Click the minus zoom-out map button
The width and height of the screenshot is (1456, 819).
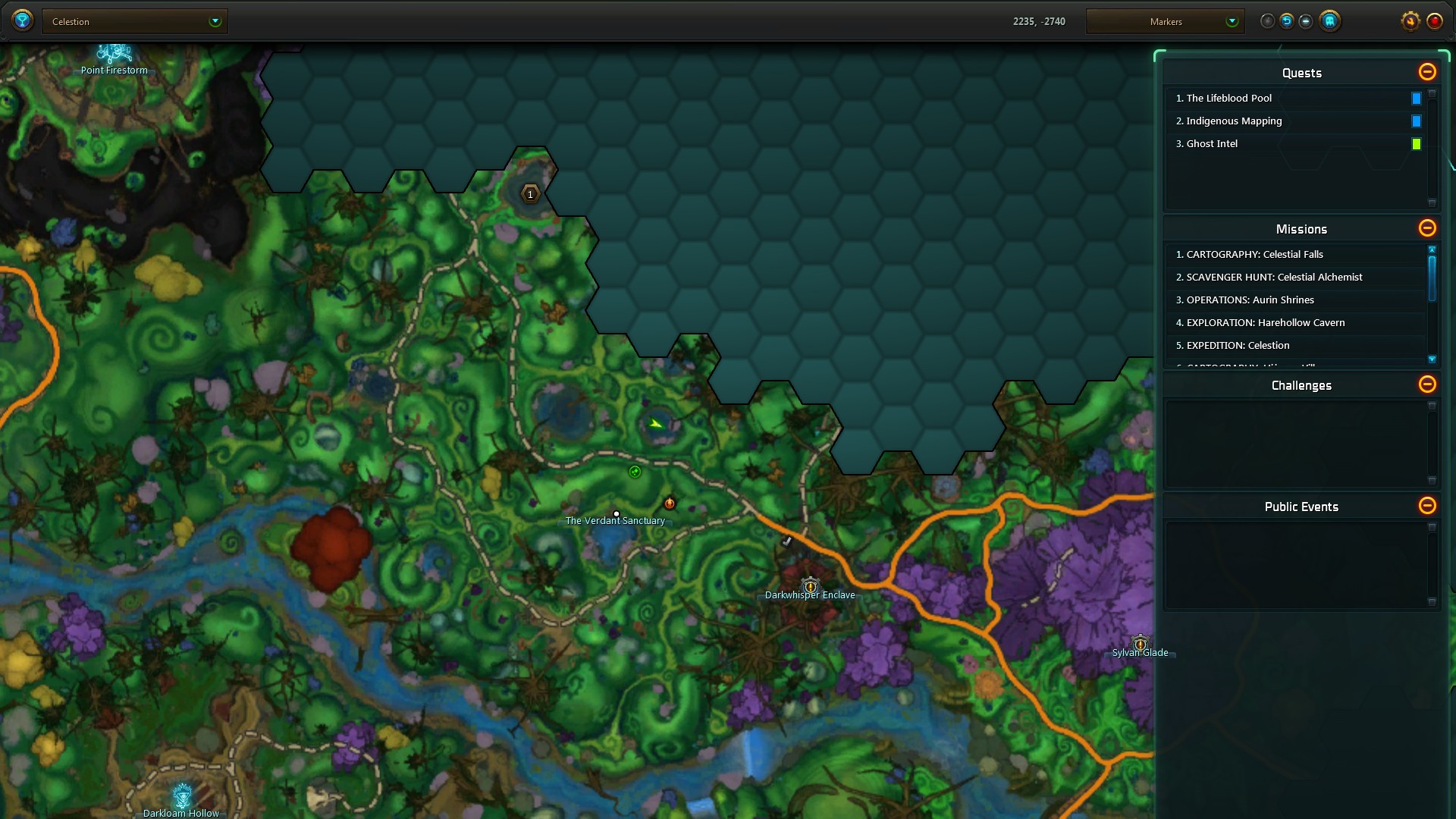click(x=1306, y=21)
